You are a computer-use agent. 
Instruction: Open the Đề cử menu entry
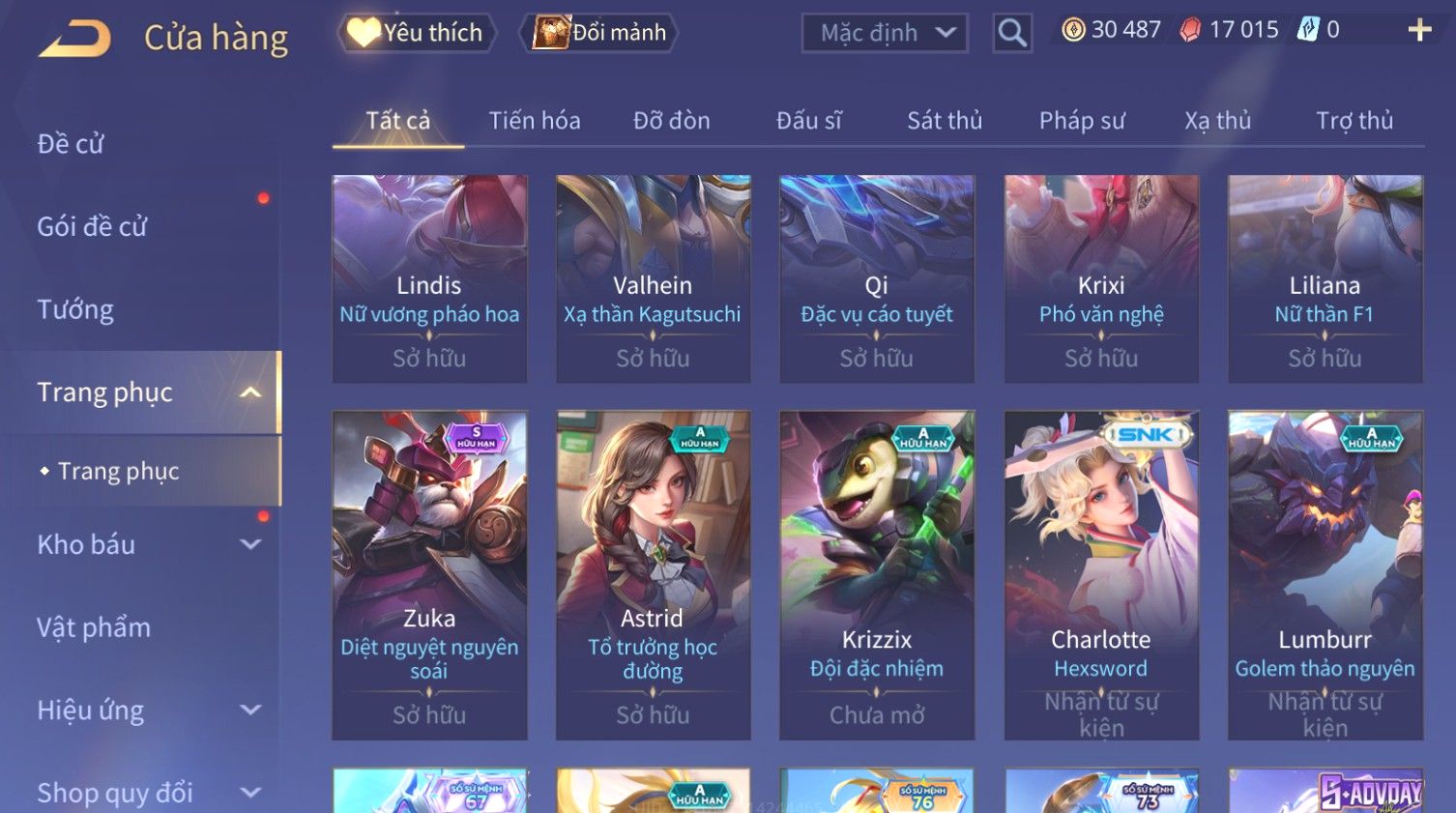click(71, 144)
